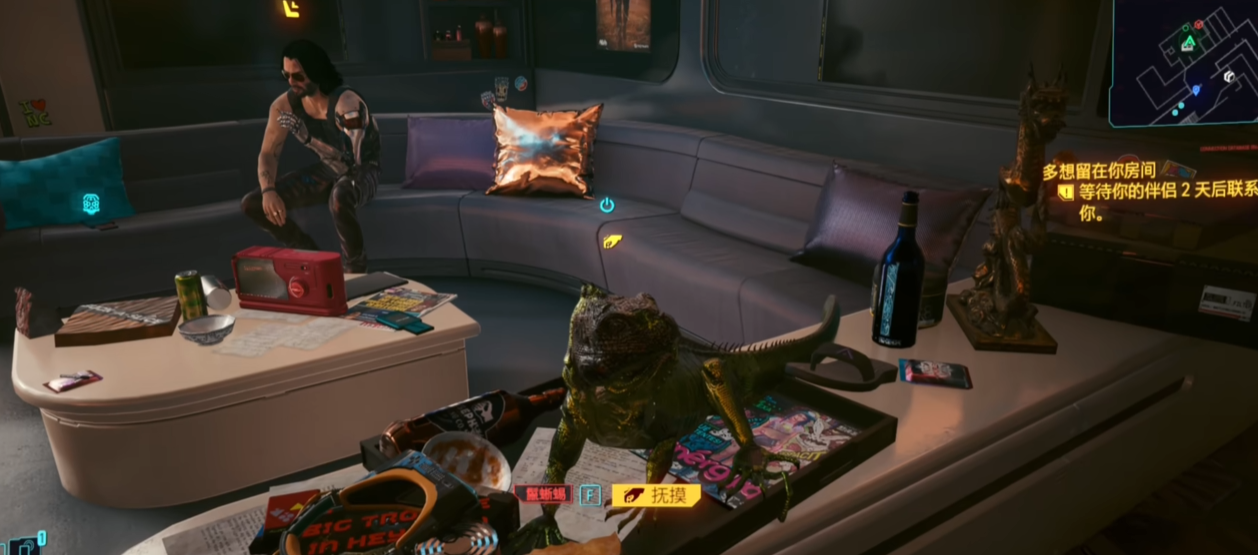The width and height of the screenshot is (1258, 555).
Task: Click the yellow hand interaction marker
Action: click(x=612, y=240)
